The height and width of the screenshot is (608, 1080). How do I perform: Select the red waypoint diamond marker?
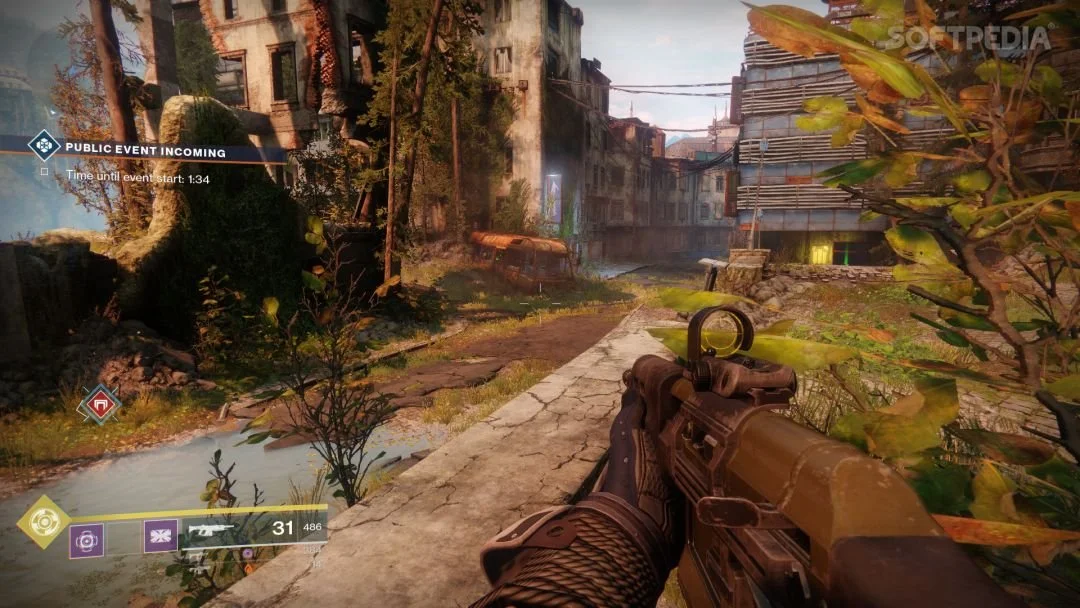point(99,404)
